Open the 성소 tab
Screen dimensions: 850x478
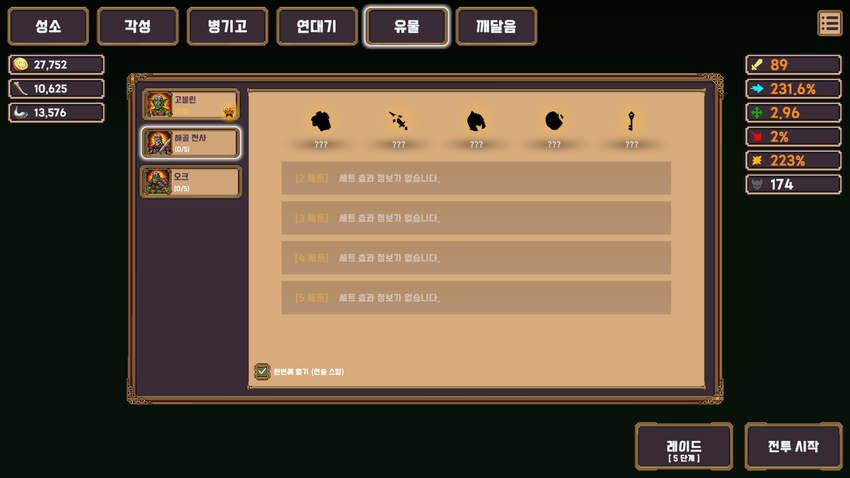tap(48, 27)
